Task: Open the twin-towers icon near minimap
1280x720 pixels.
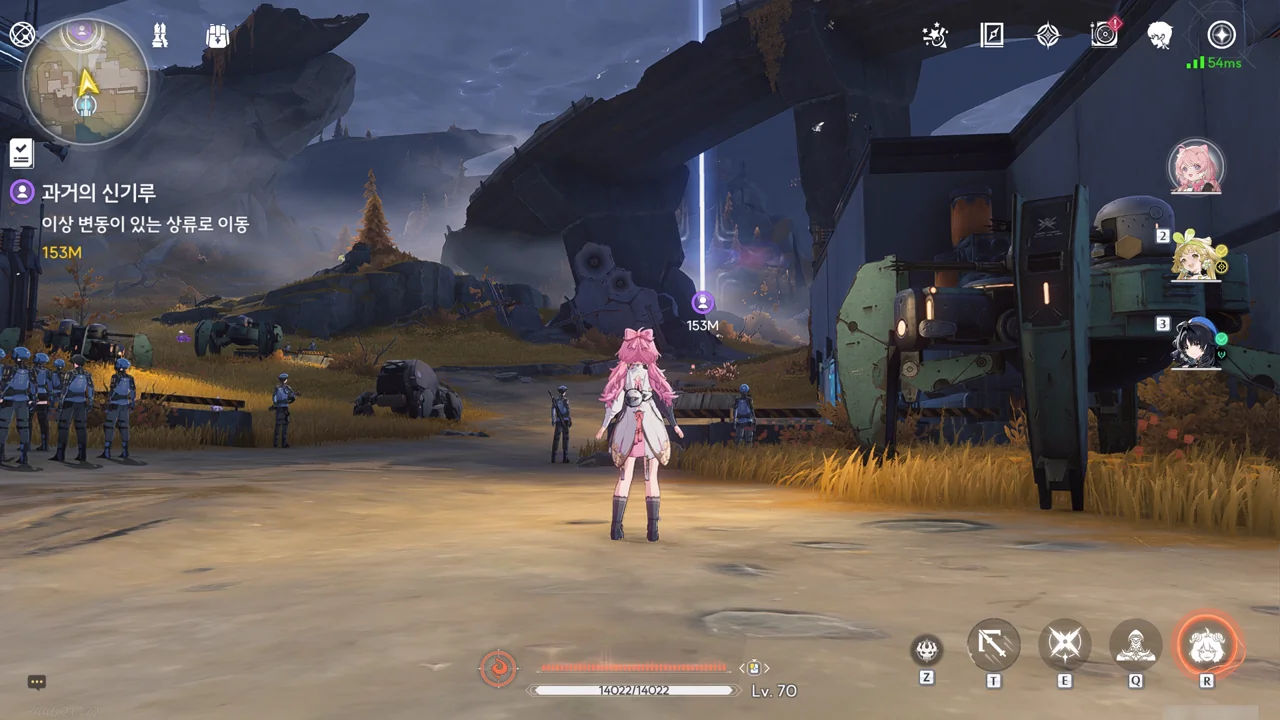Action: click(x=159, y=36)
